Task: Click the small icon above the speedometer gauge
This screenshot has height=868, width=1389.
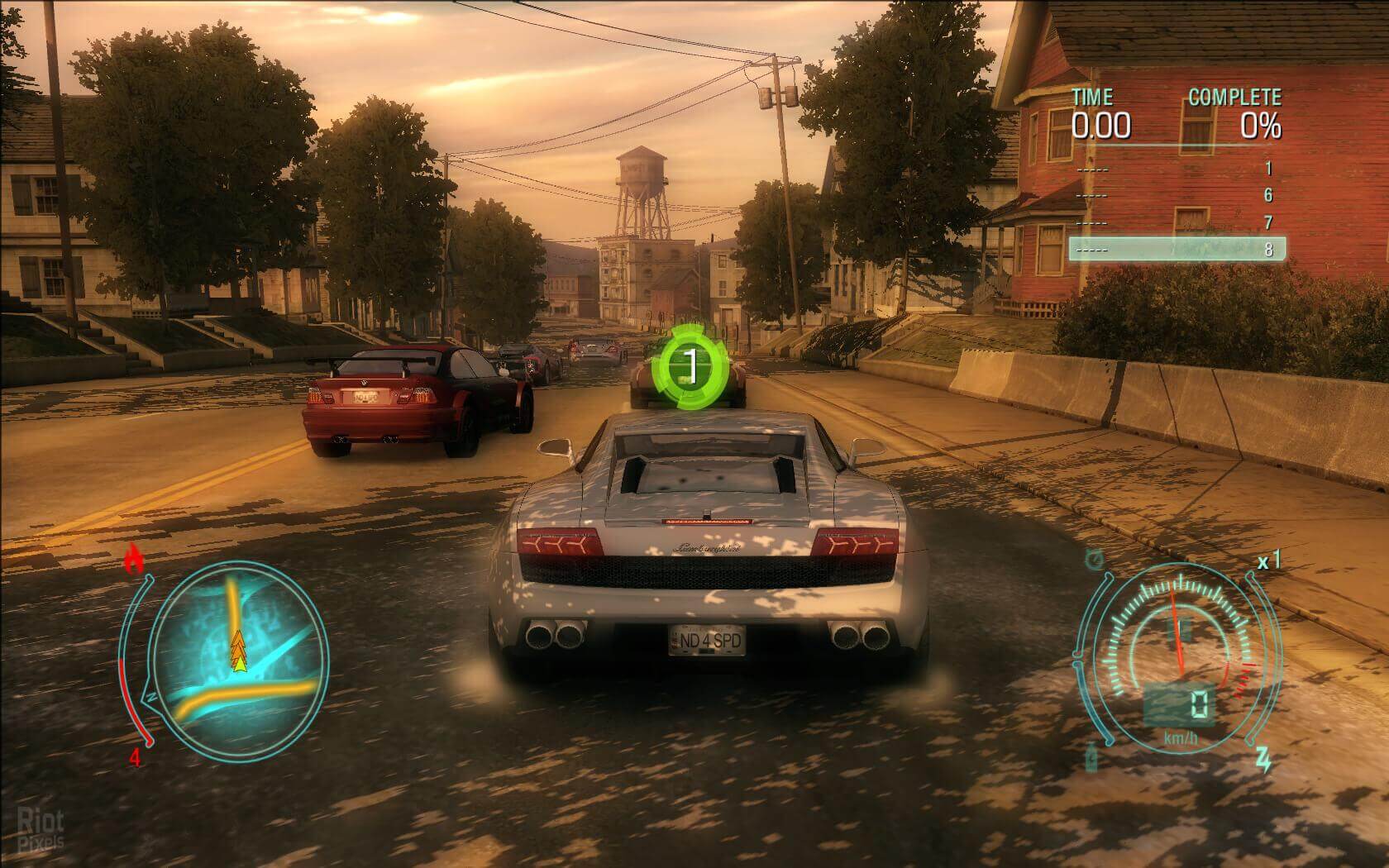Action: 1095,560
